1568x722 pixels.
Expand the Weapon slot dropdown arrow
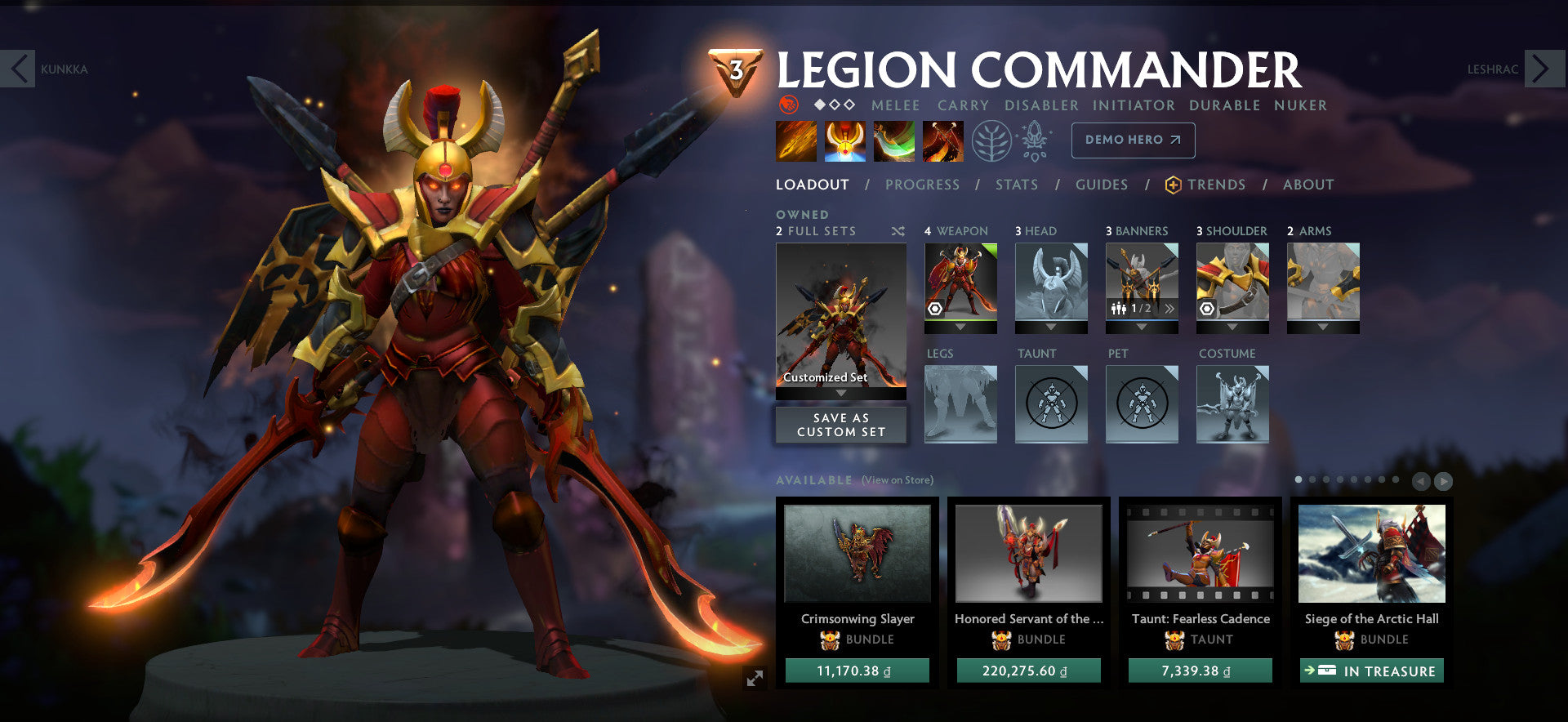coord(961,328)
